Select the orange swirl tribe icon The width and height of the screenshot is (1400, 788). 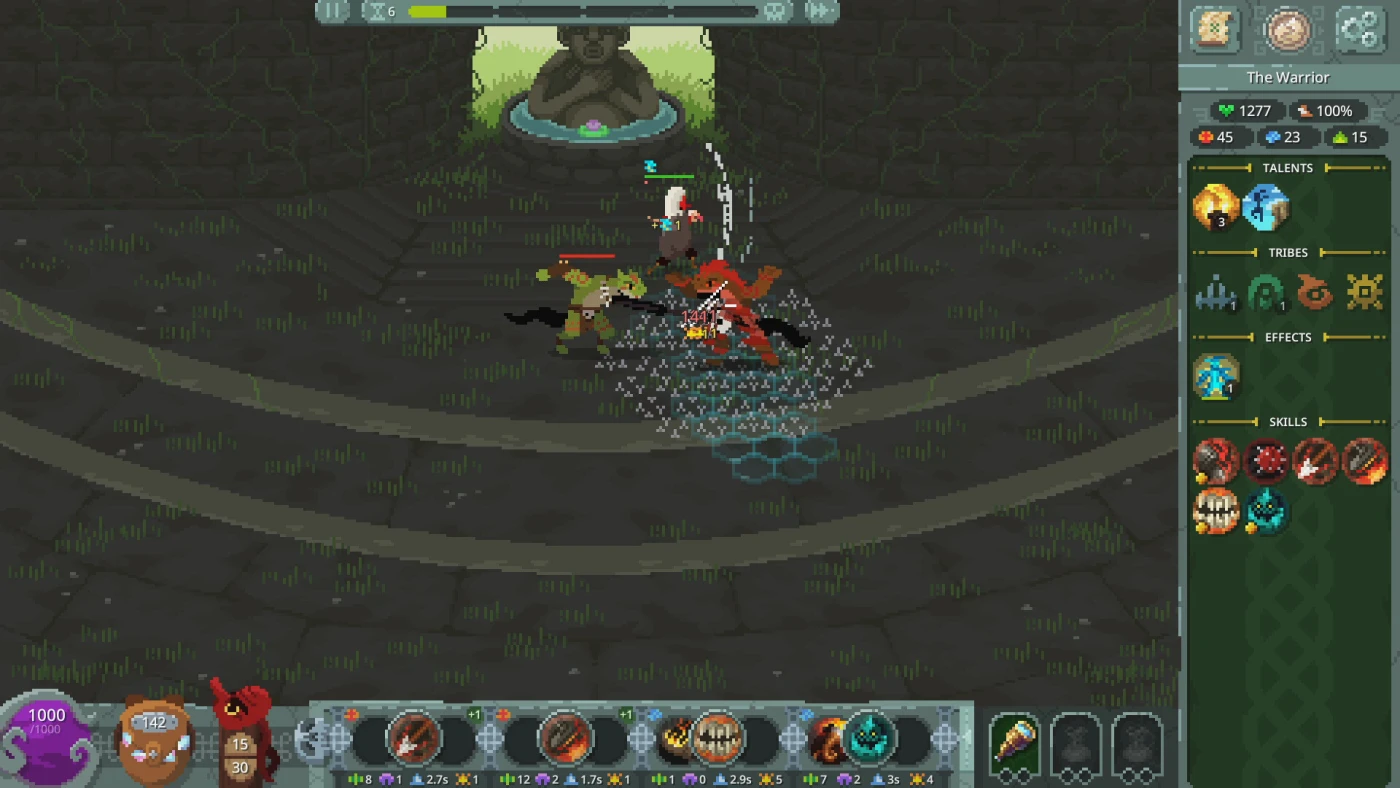1315,293
